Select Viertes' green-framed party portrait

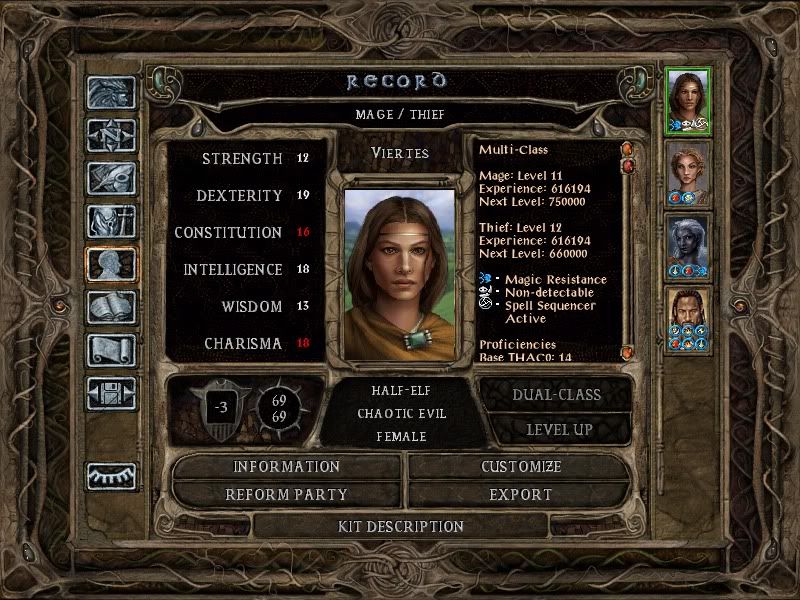point(688,99)
